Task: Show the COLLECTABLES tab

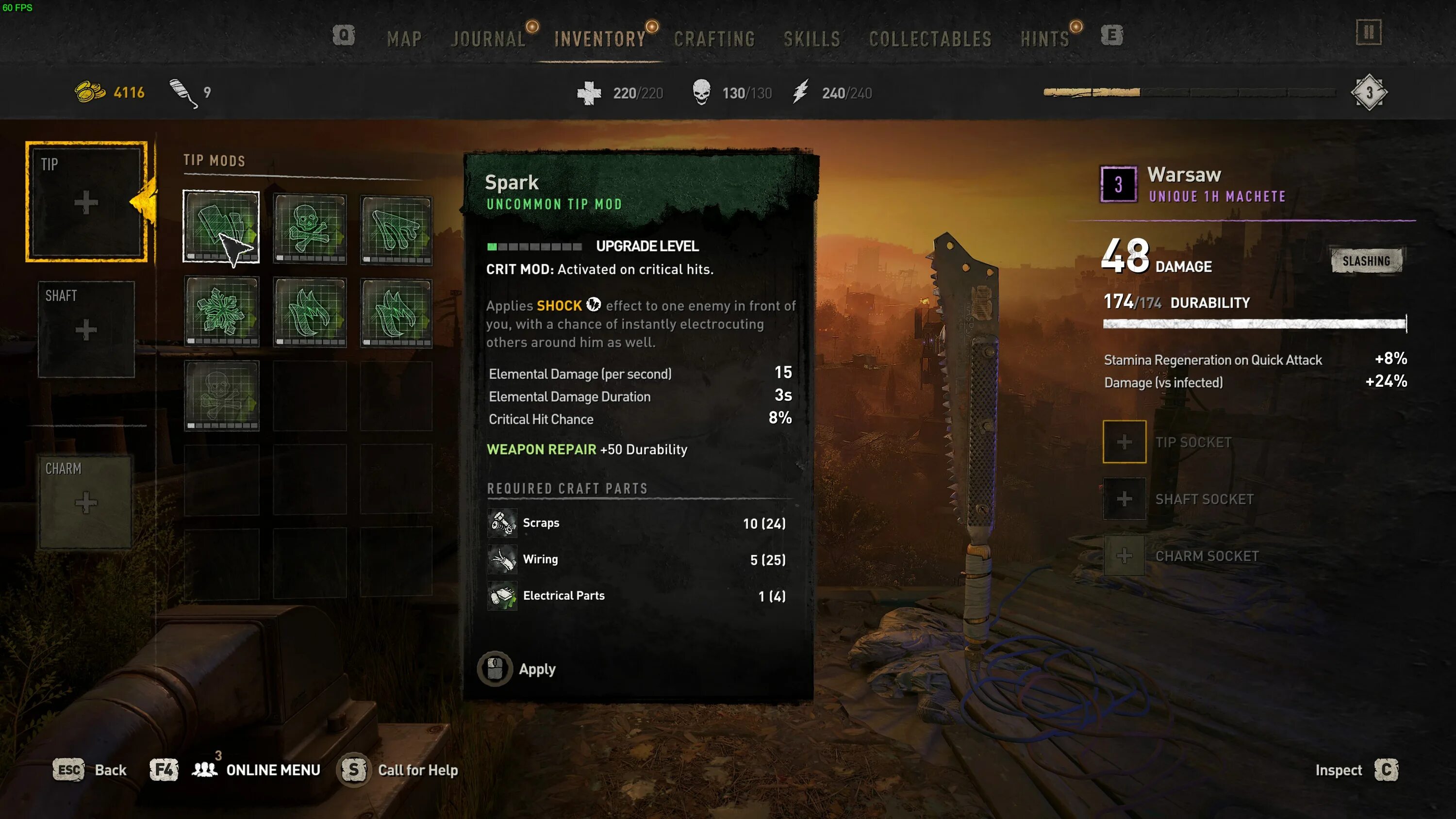Action: (930, 39)
